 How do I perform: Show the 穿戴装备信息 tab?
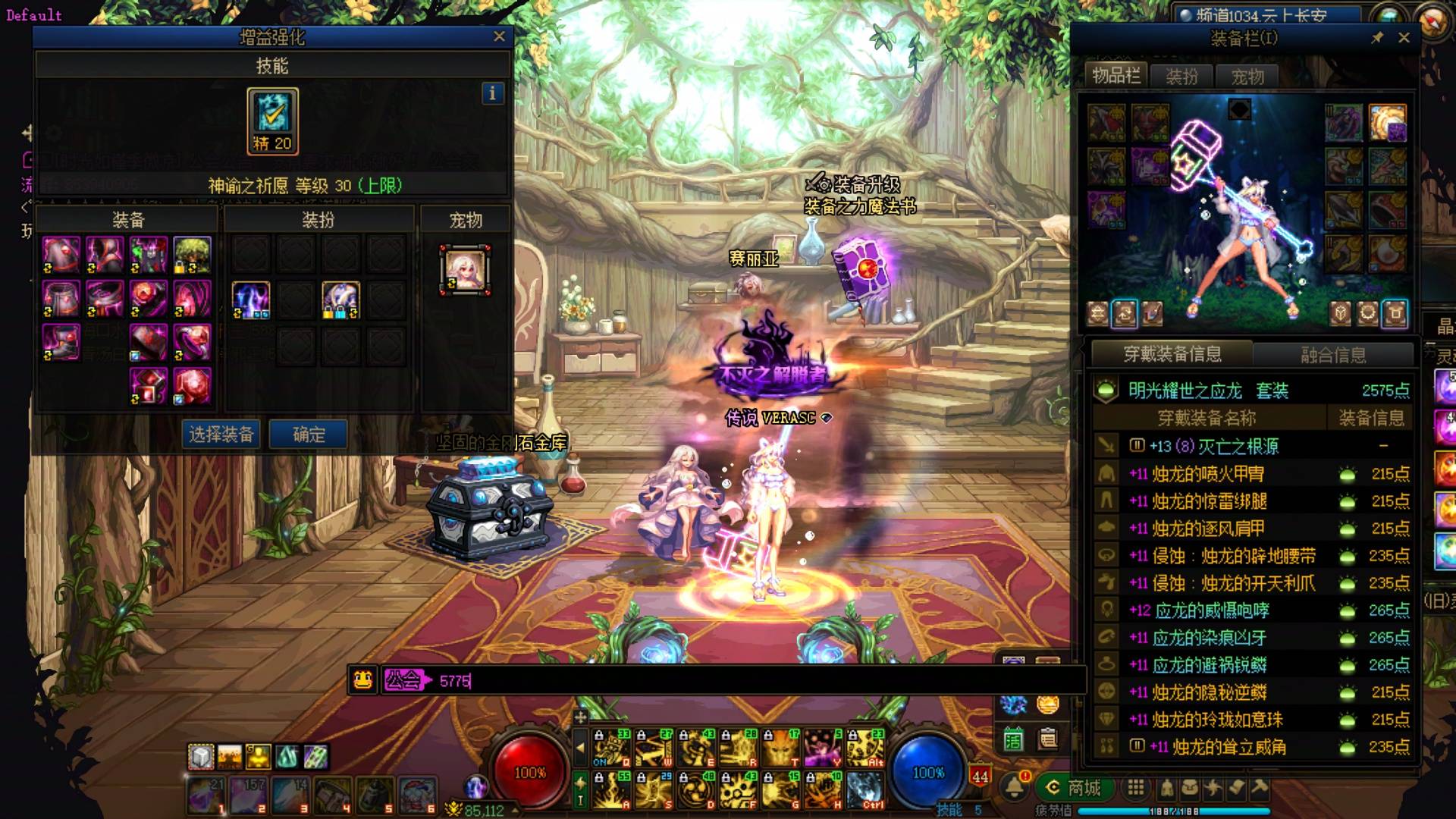point(1172,354)
